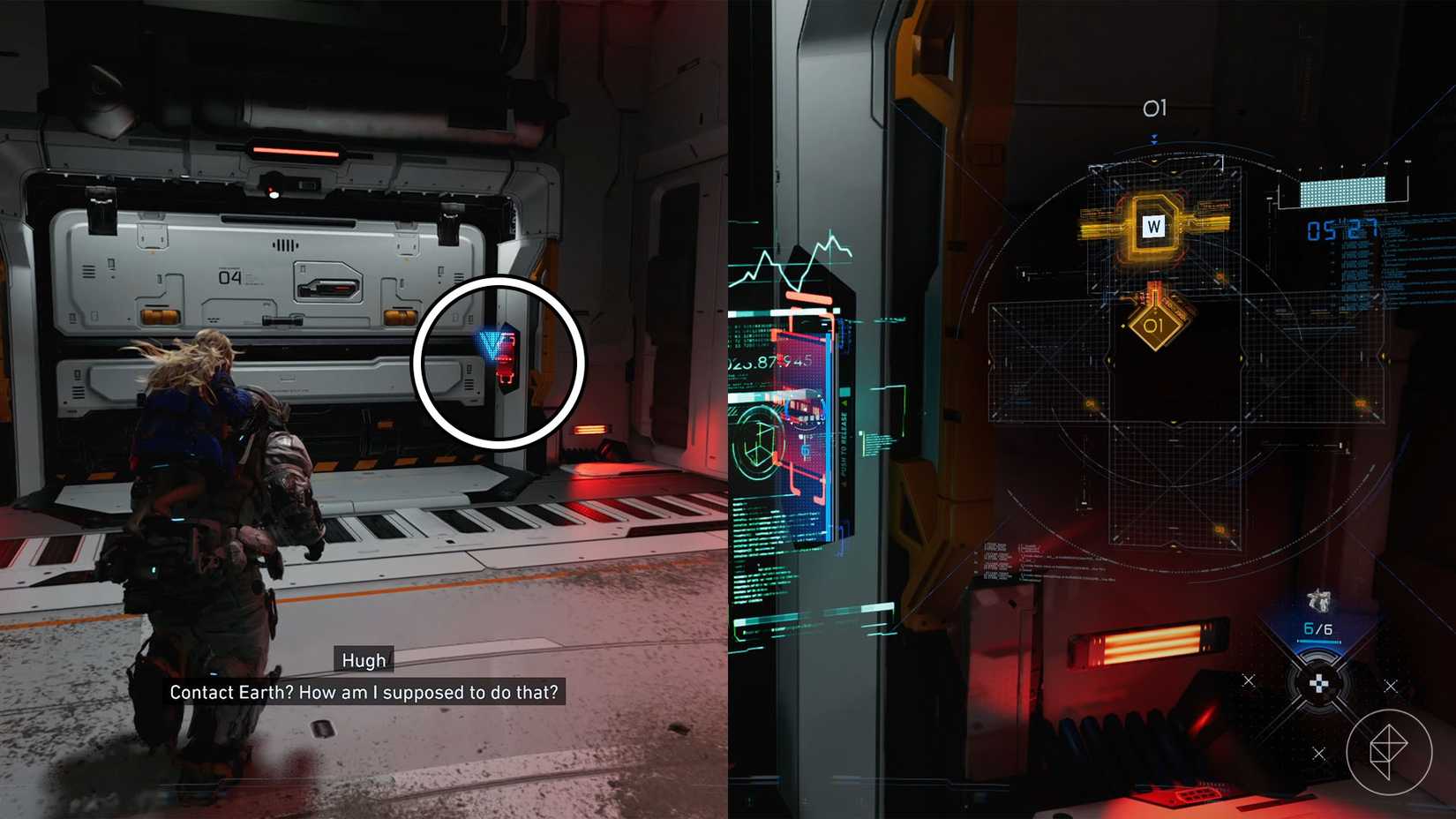Select the O1 label at the top of the schematic
Image resolution: width=1456 pixels, height=819 pixels.
1156,108
